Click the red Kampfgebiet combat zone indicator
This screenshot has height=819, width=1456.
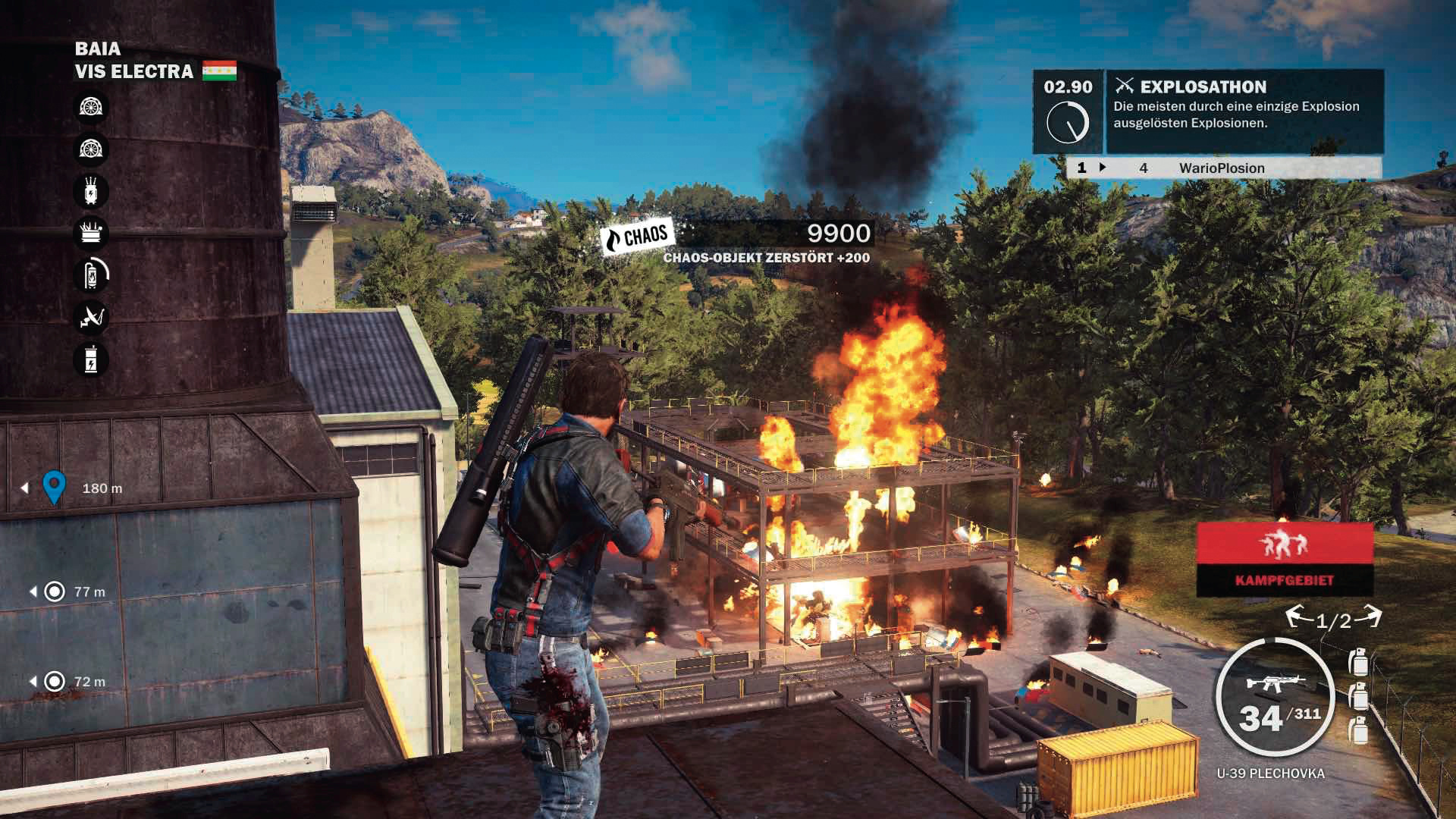point(1285,559)
